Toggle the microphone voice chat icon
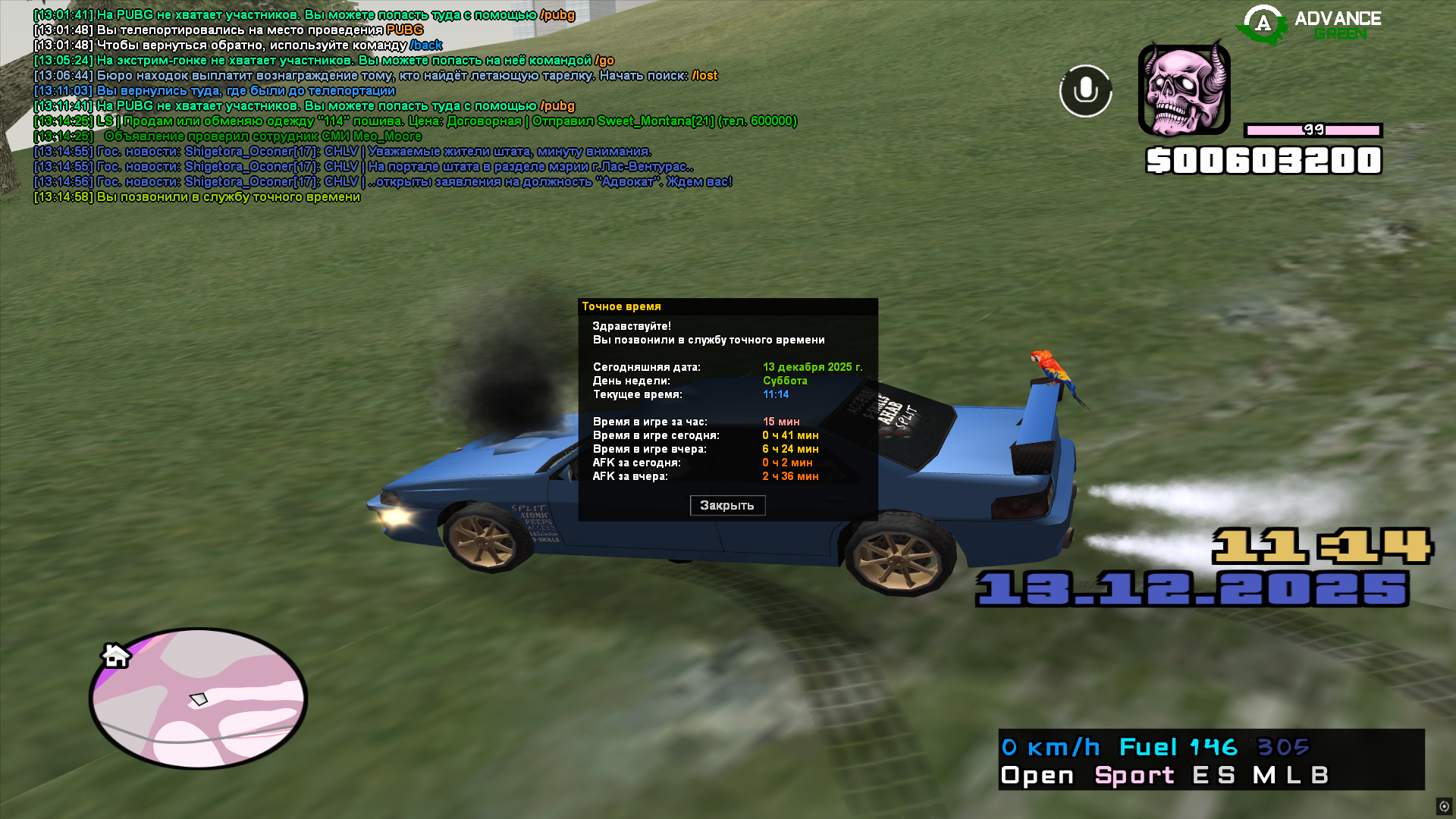The height and width of the screenshot is (819, 1456). 1085,91
